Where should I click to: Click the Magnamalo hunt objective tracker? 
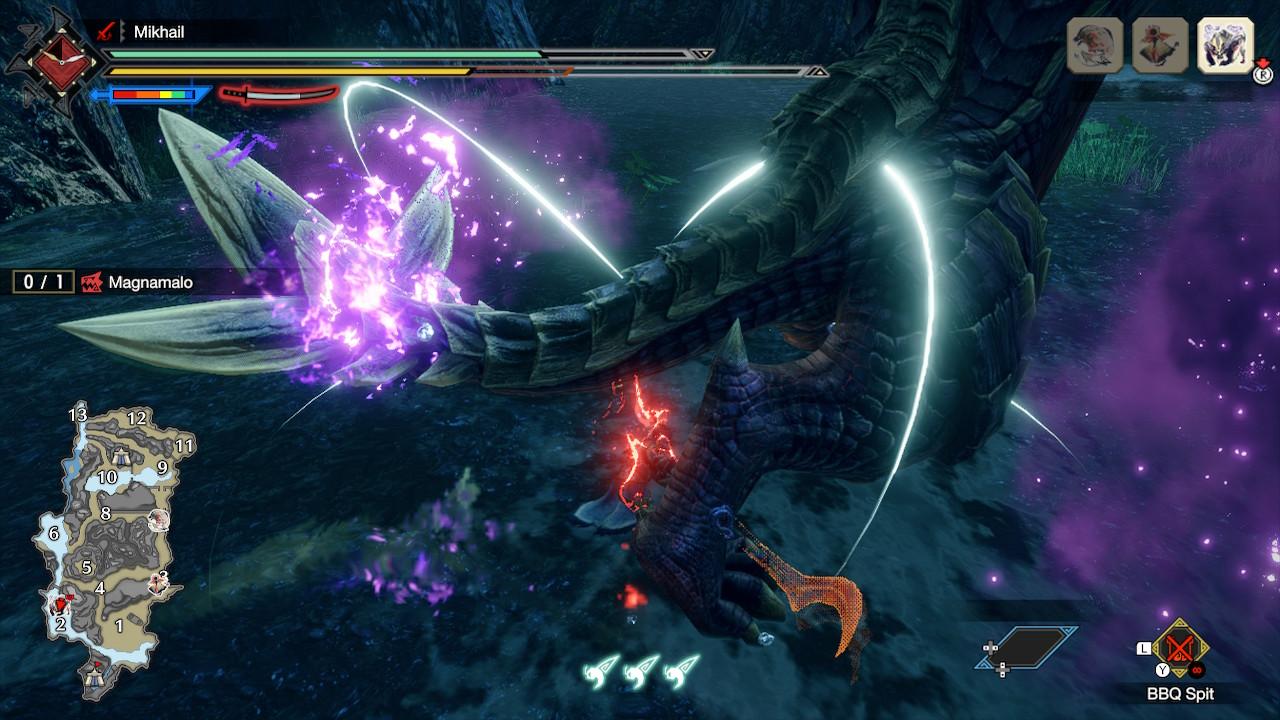(x=104, y=282)
